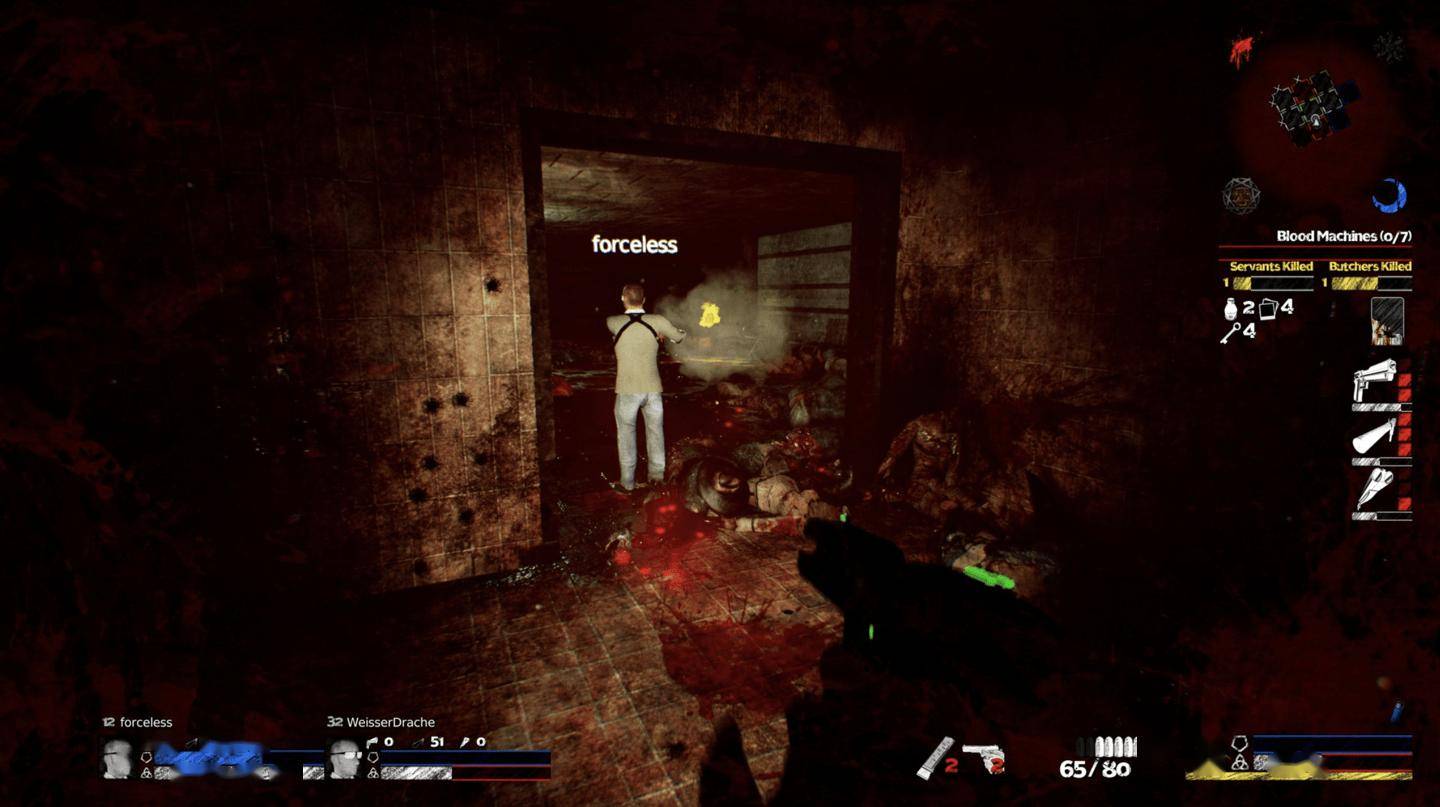This screenshot has width=1440, height=807.
Task: Click the blue crescent moon icon
Action: click(x=1389, y=195)
